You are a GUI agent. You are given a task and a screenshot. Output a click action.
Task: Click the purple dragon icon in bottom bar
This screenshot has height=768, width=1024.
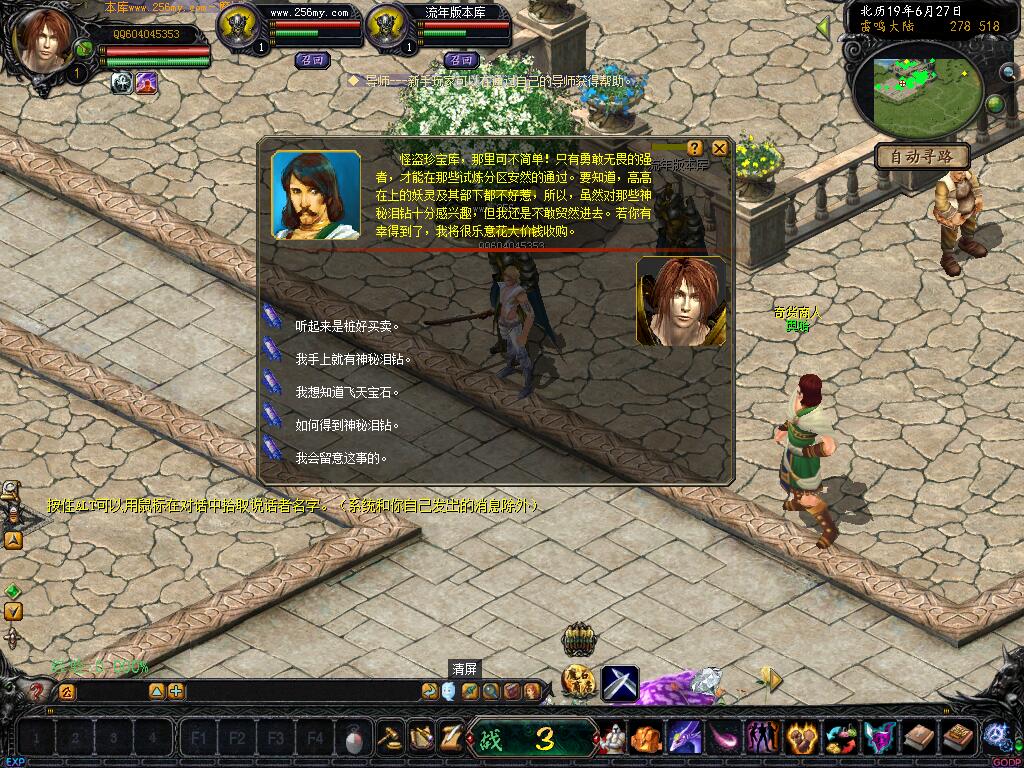point(684,739)
